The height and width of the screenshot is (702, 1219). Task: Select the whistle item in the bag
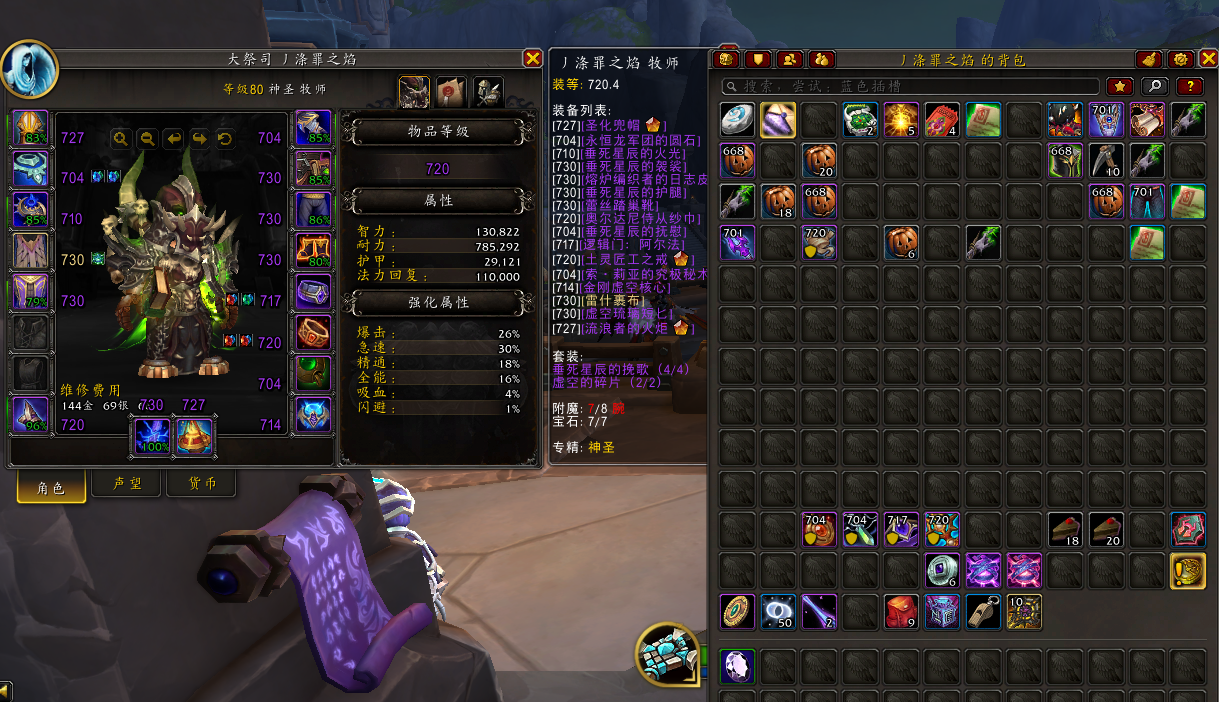[983, 611]
